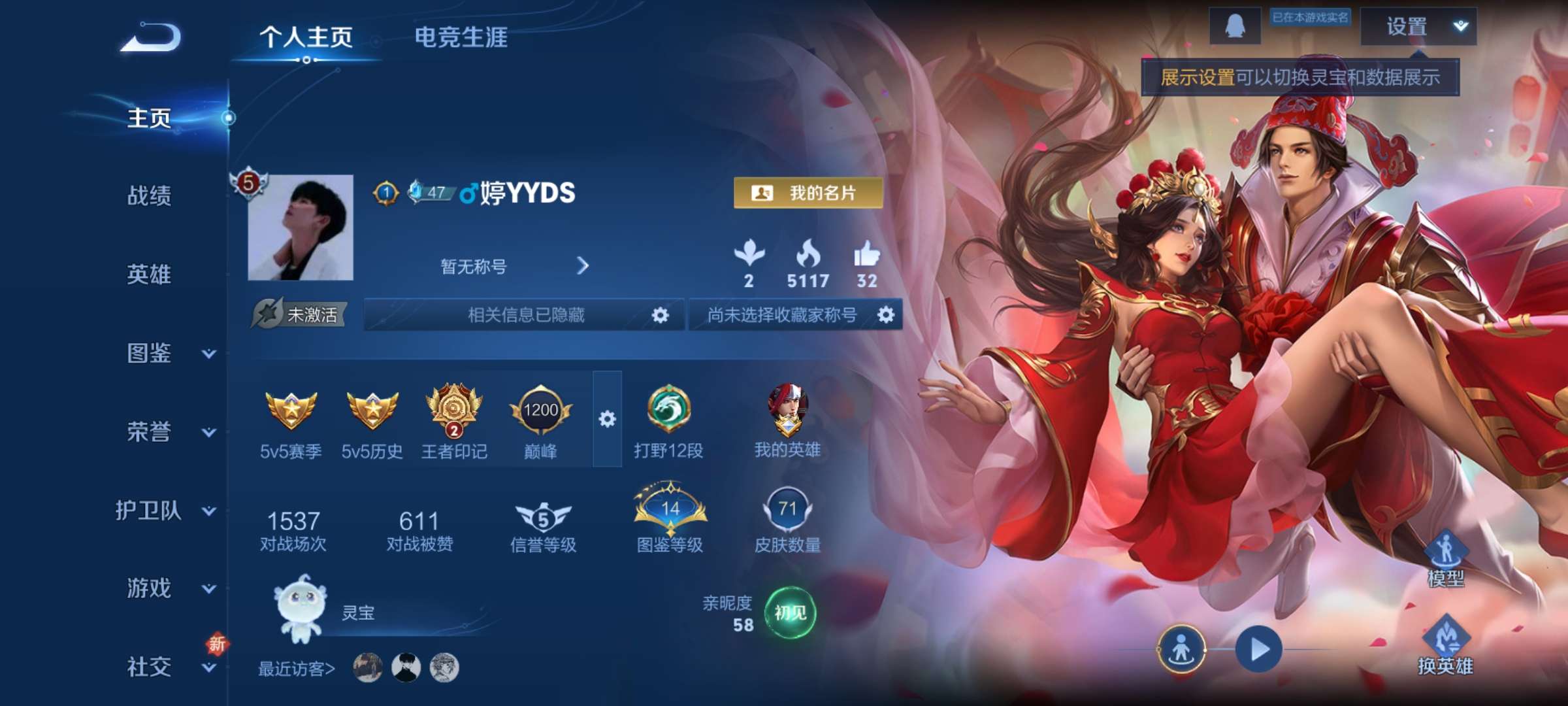Click the gear beside 相关信息已隐藏
Viewport: 1568px width, 706px height.
click(x=660, y=316)
